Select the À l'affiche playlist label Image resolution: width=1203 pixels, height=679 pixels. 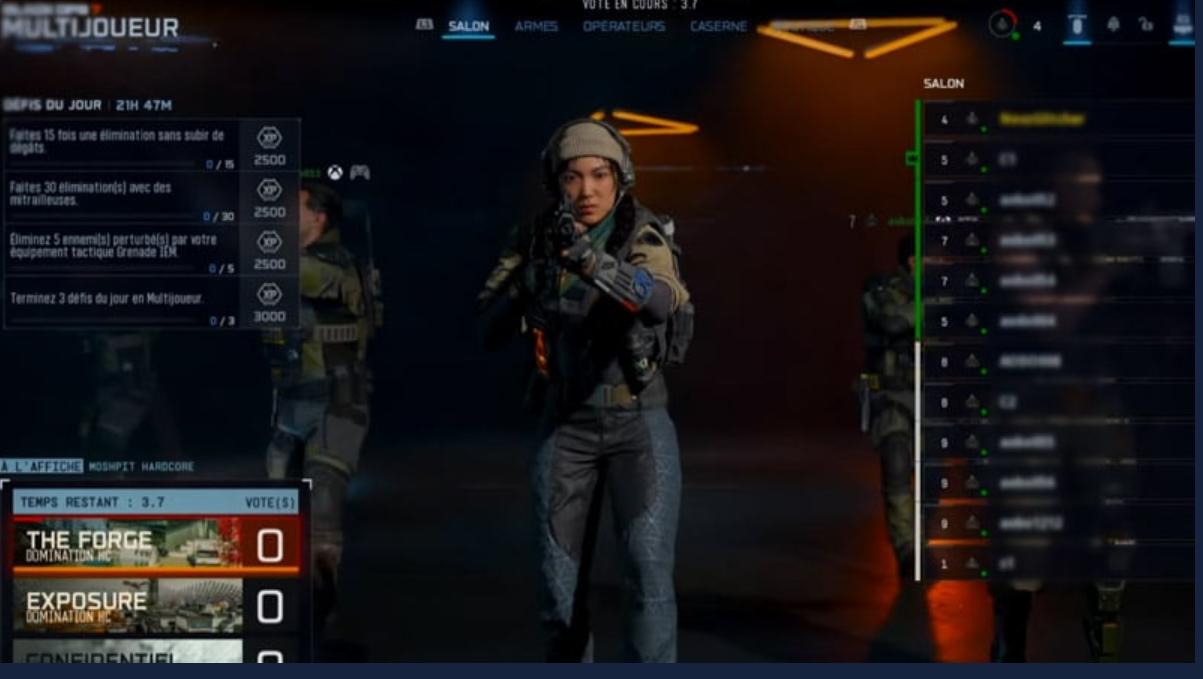click(x=42, y=467)
